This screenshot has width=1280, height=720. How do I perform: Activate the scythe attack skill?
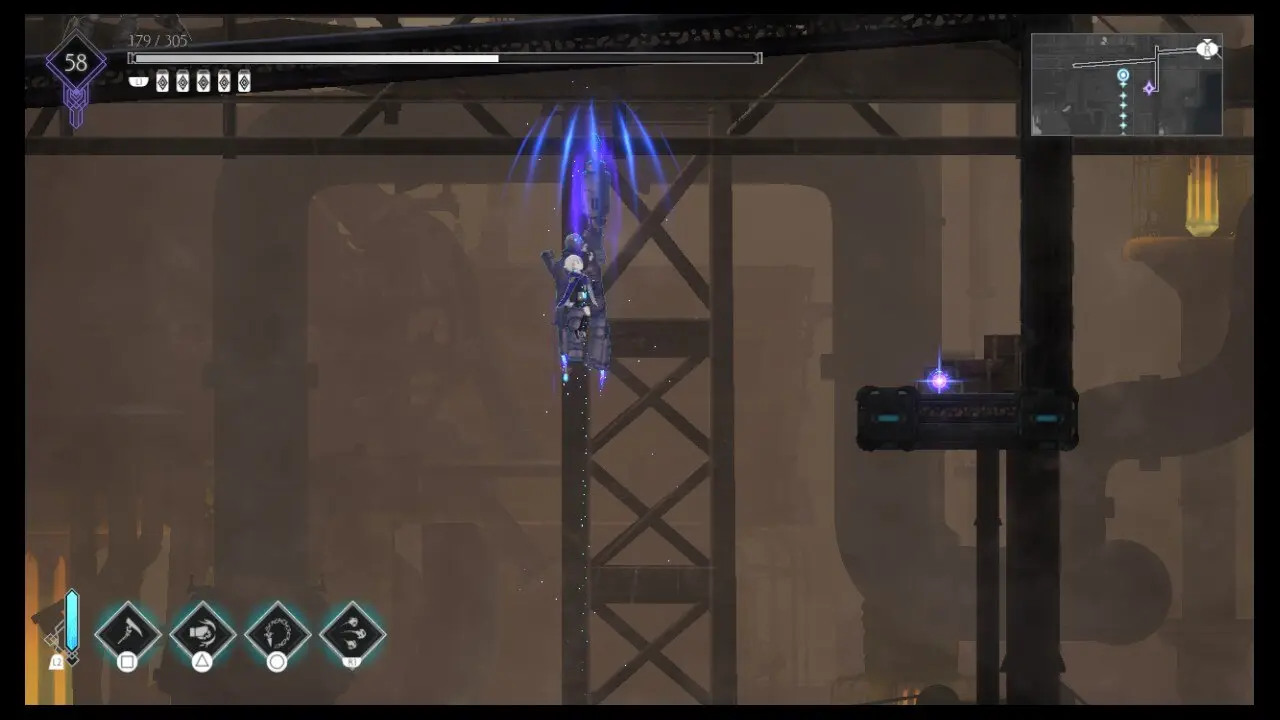pos(128,632)
